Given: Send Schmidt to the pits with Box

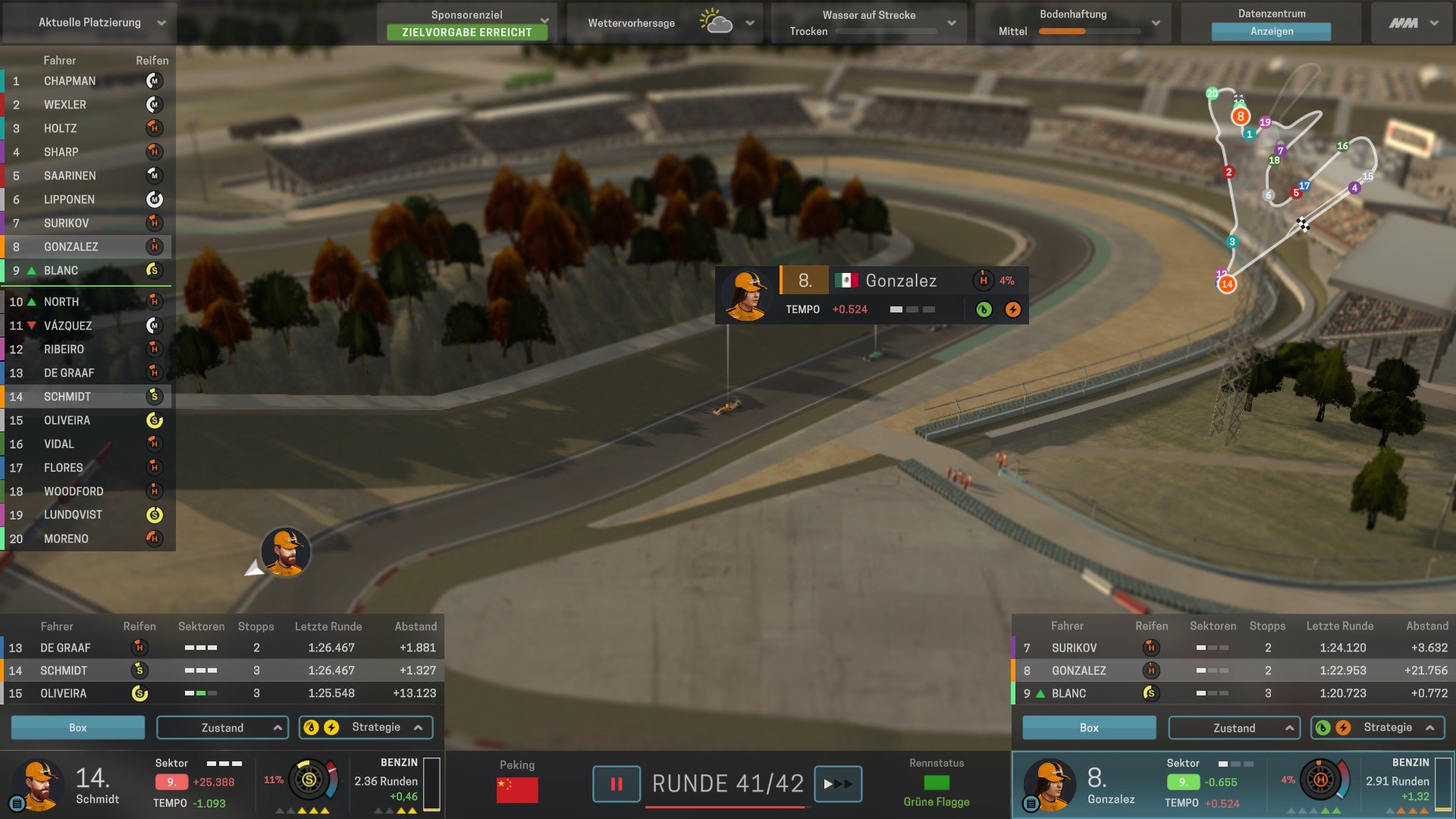Looking at the screenshot, I should click(x=77, y=727).
